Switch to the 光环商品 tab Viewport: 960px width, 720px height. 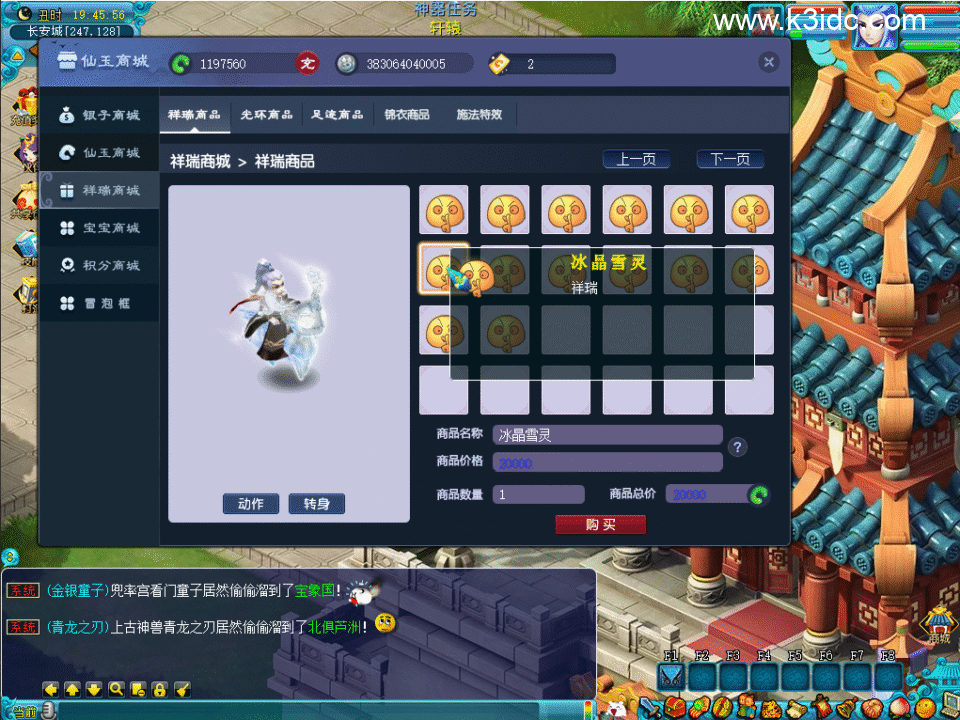(267, 115)
